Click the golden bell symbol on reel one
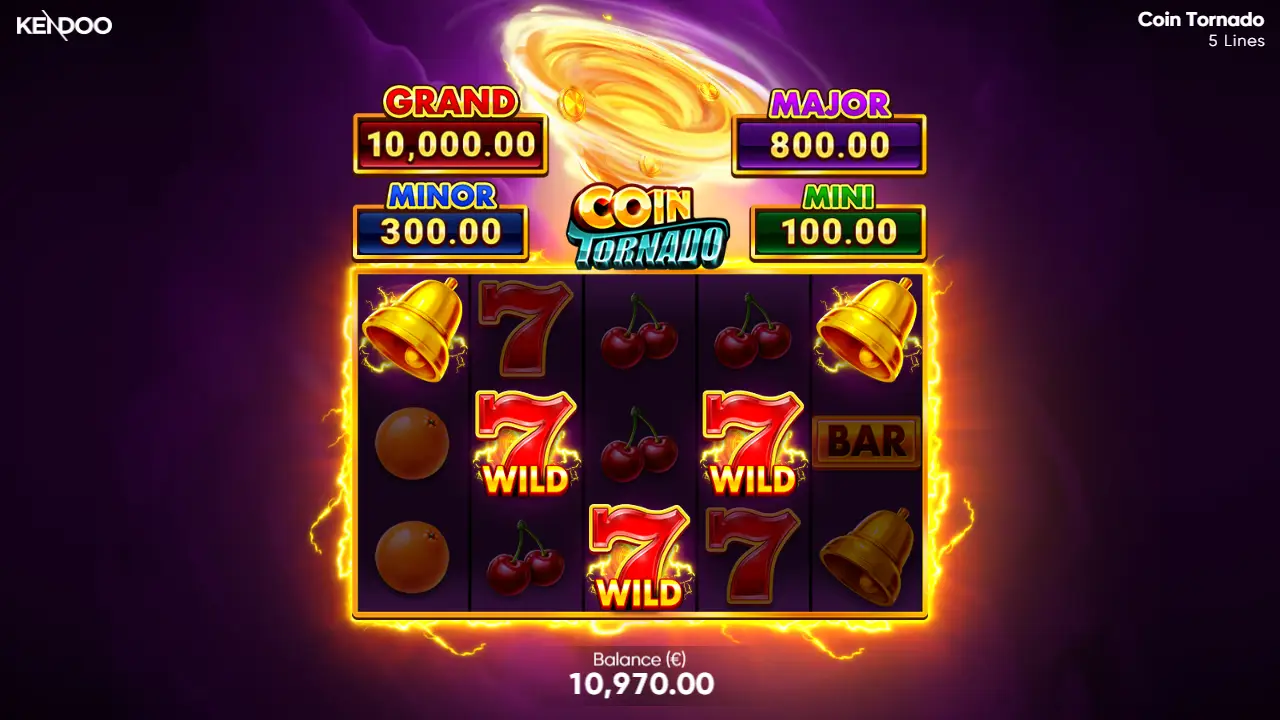This screenshot has width=1280, height=720. point(410,330)
